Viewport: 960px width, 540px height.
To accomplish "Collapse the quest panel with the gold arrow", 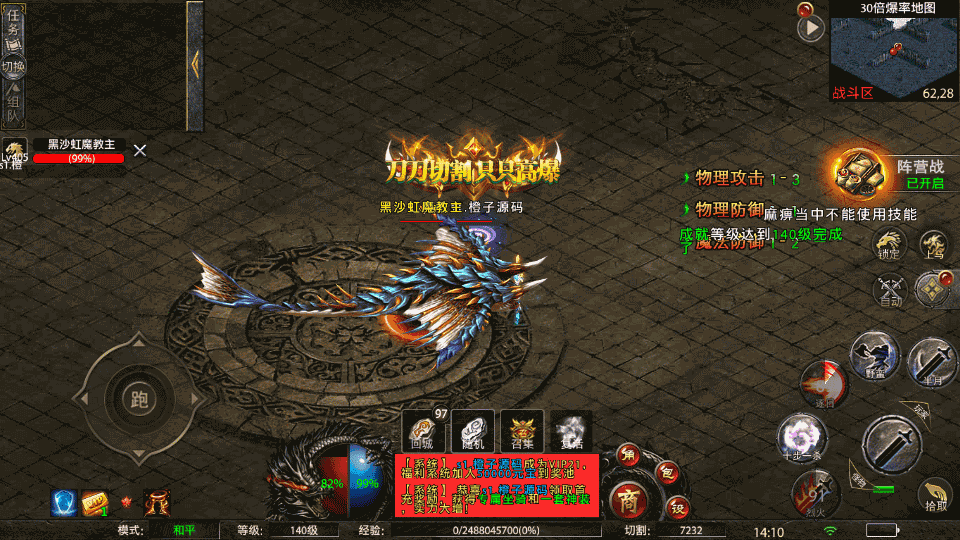I will [194, 62].
